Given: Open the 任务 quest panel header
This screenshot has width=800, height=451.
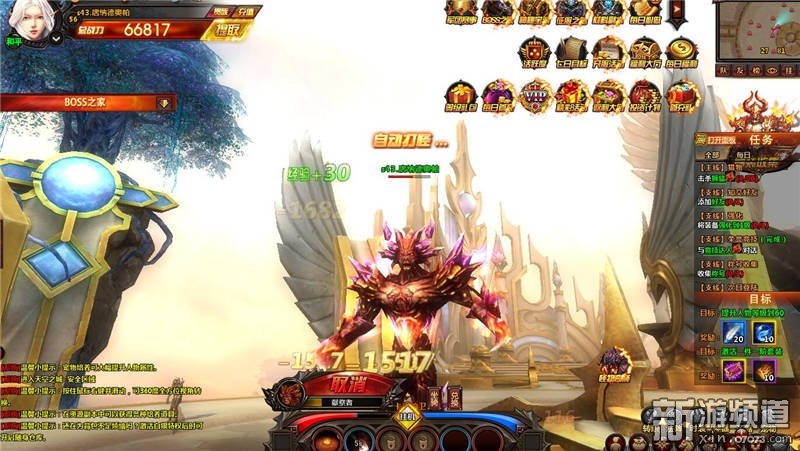Looking at the screenshot, I should point(760,139).
